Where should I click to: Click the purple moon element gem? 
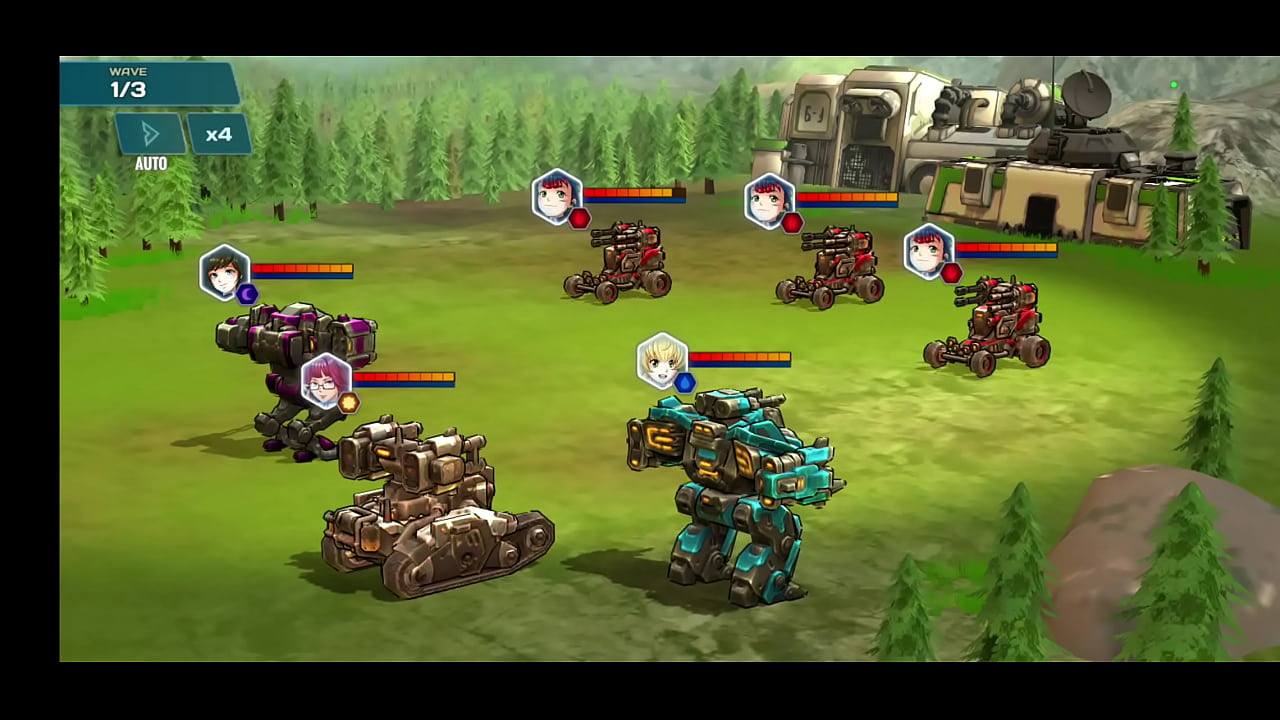click(x=246, y=293)
